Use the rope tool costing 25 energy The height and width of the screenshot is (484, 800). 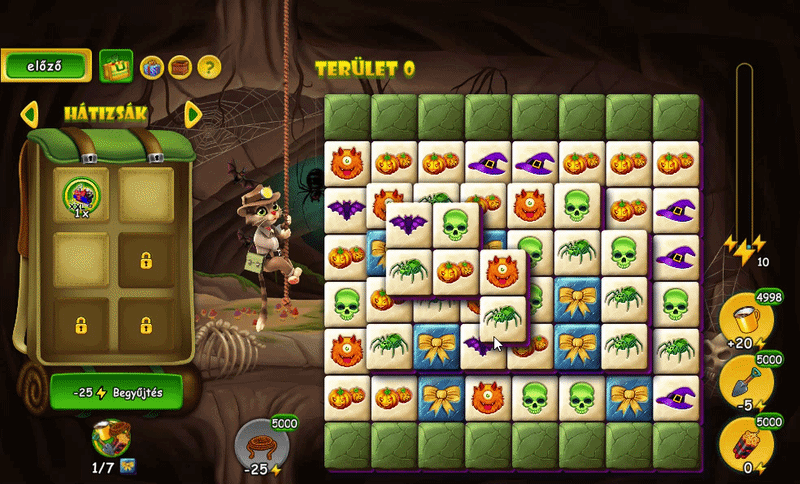[261, 442]
